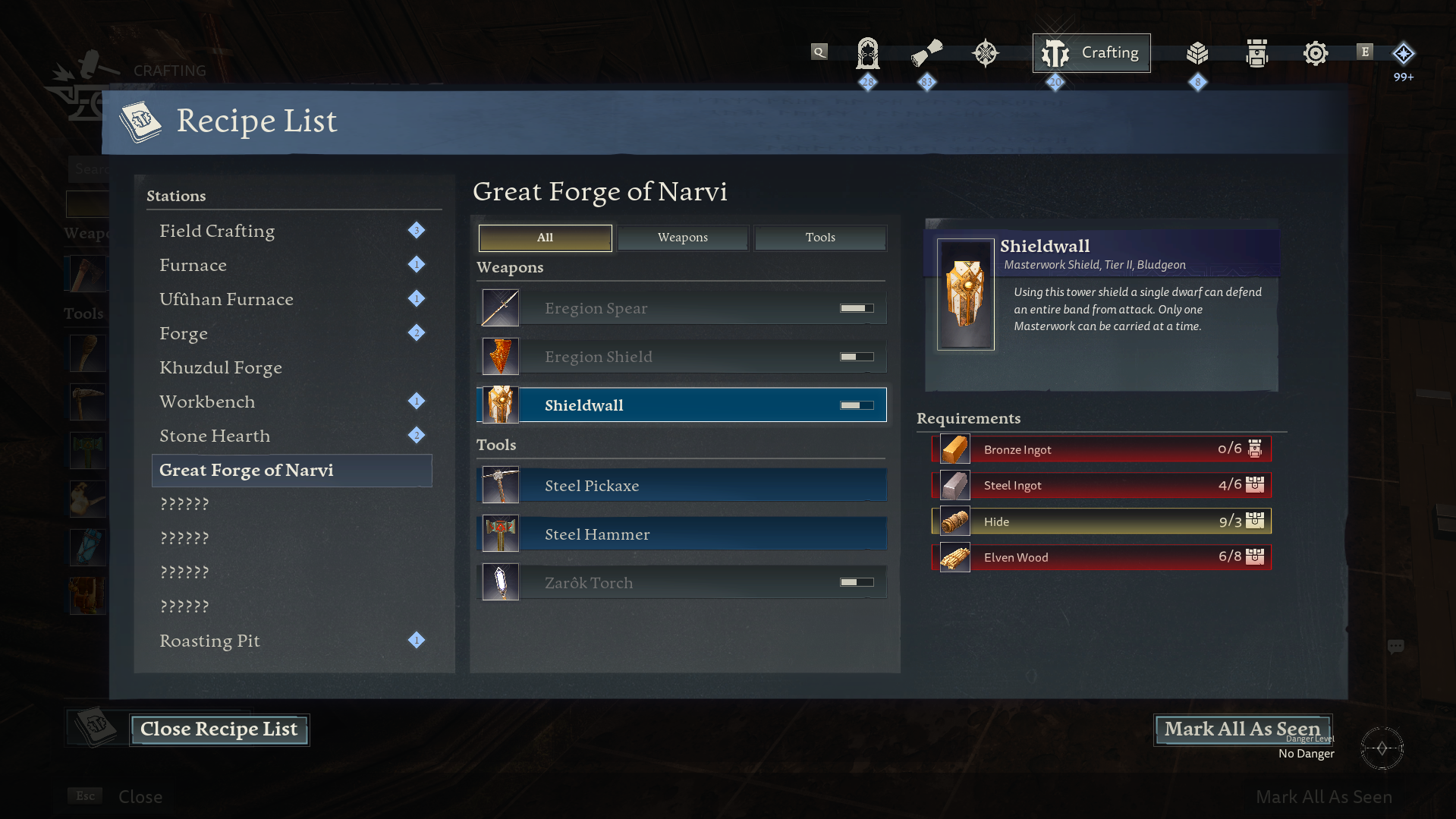Open the gate icon showing 28 notifications

coord(867,52)
